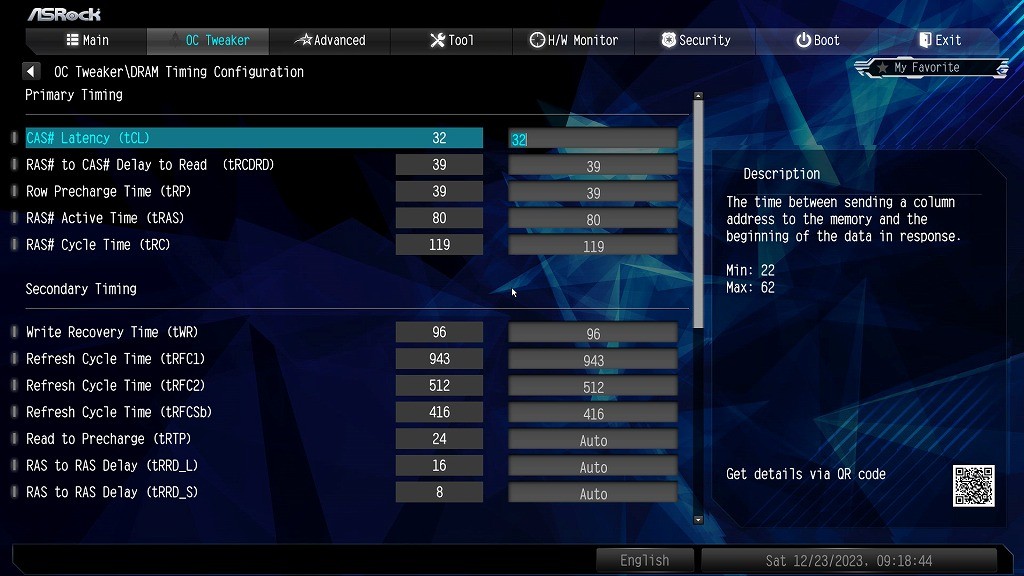Screen dimensions: 1024x576
Task: Click the RAS# Active Time (tRAS) field
Action: [x=593, y=219]
